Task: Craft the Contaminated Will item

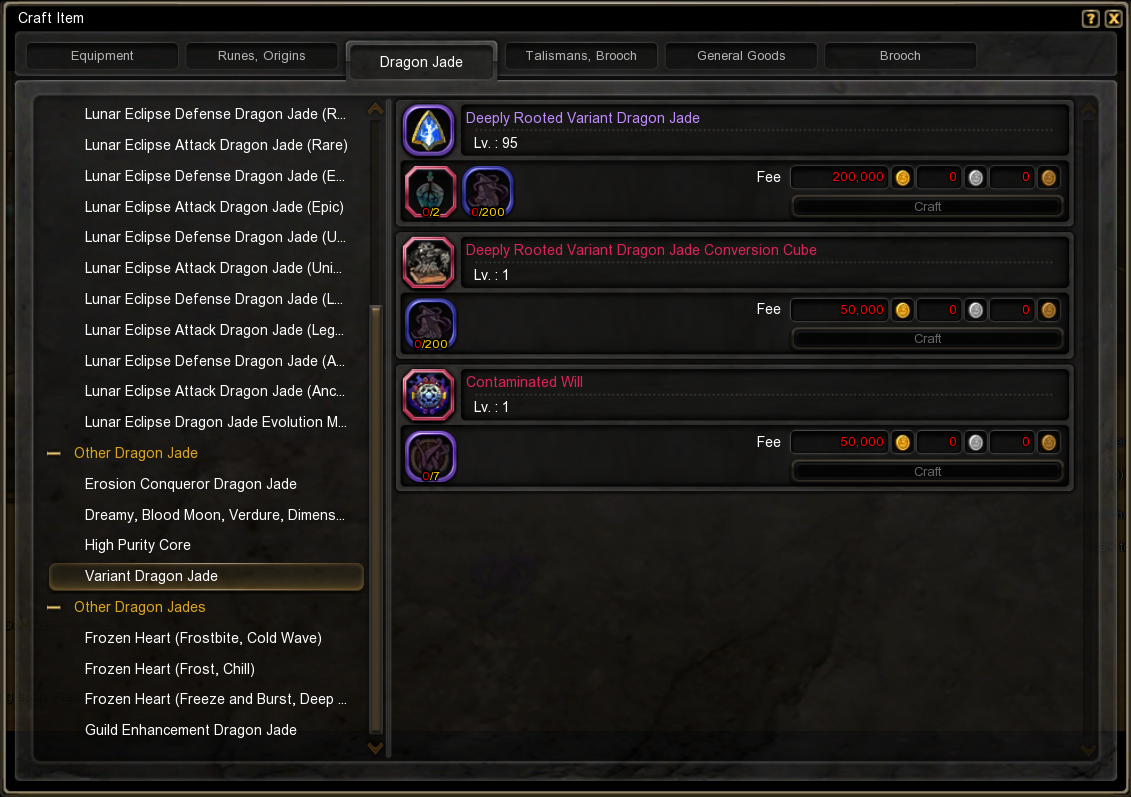Action: point(927,471)
